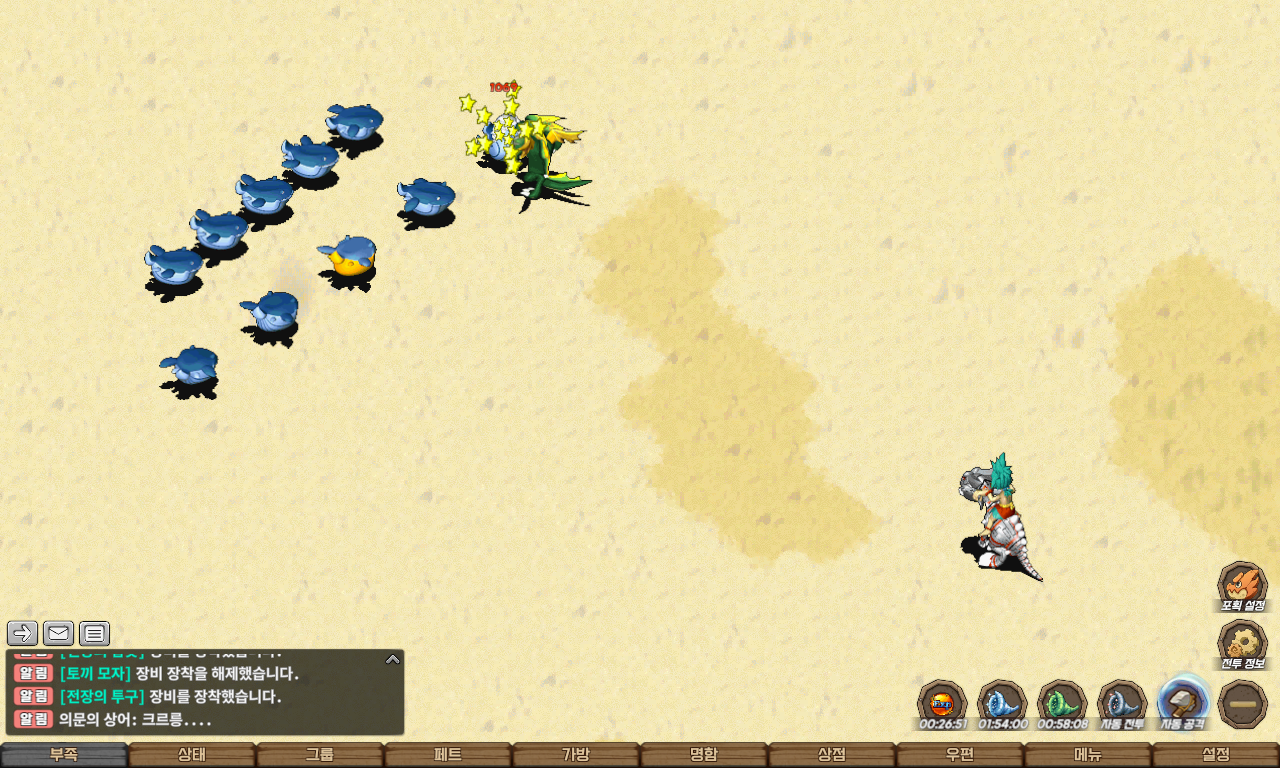This screenshot has width=1280, height=768.
Task: Open the 설정 (settings) menu
Action: (x=1216, y=755)
